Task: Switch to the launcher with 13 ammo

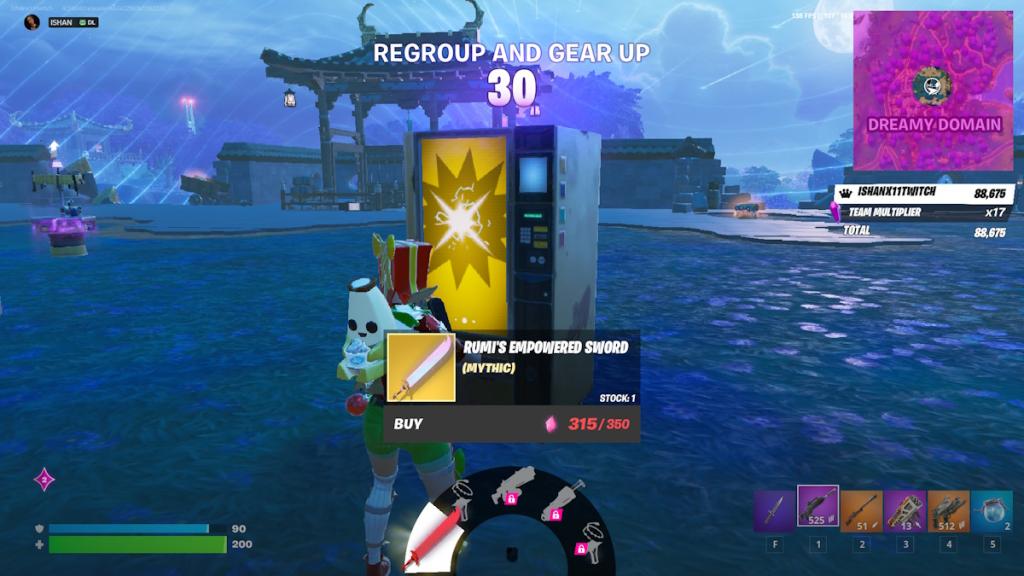Action: coord(905,509)
